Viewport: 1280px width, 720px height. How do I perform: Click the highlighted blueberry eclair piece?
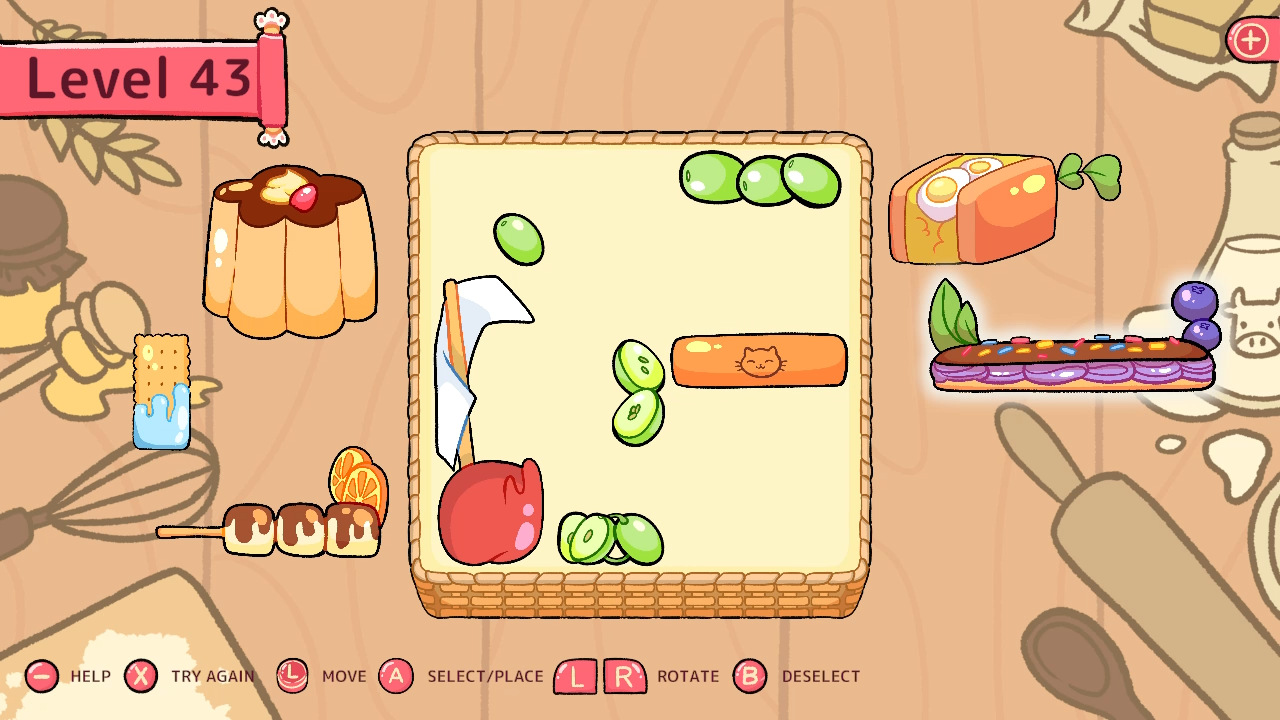click(1070, 360)
